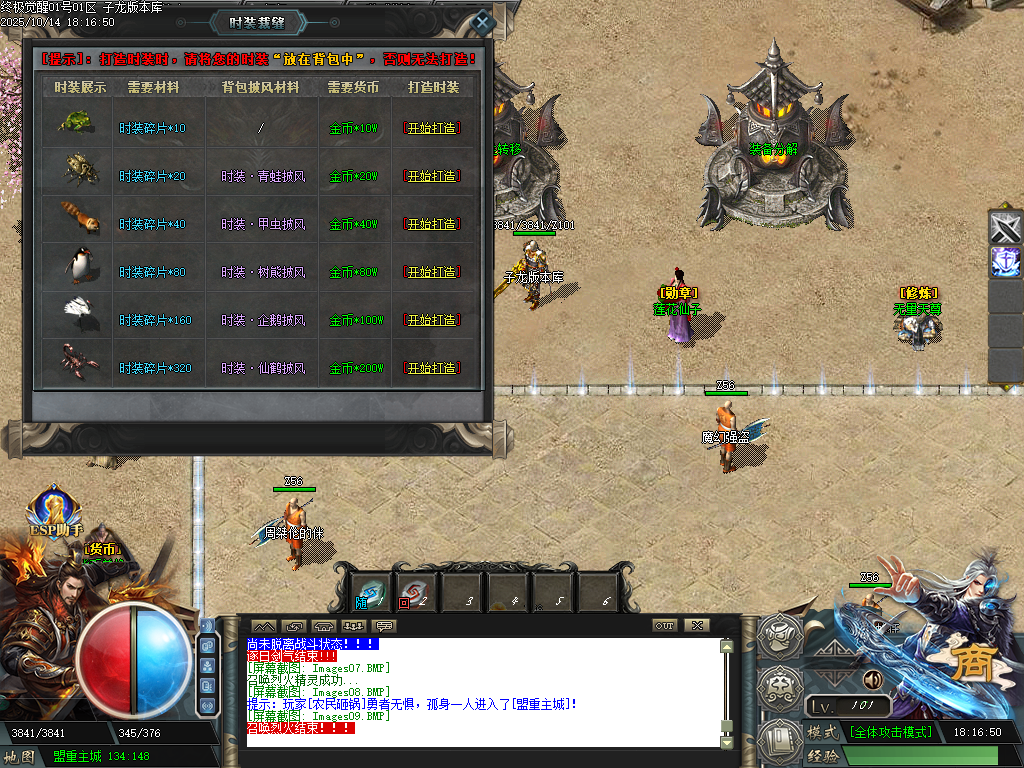Screen dimensions: 1024x768
Task: Click 开始打造 for the beetle costume row
Action: pos(432,176)
